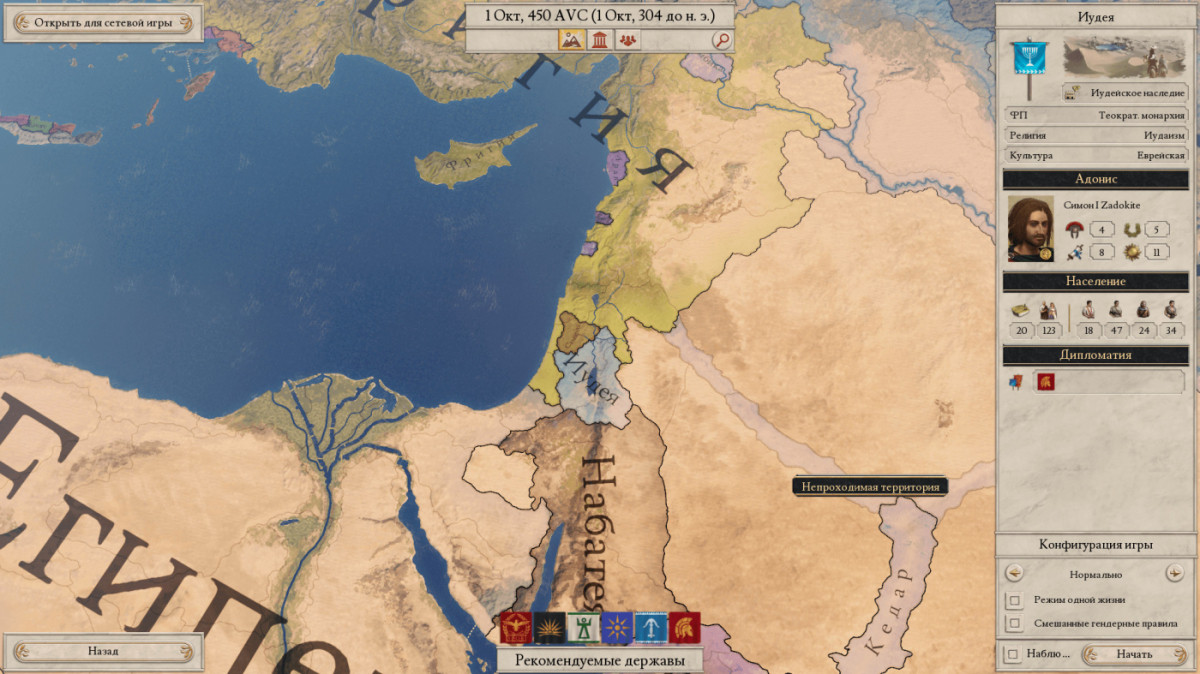Show the map mode with people icon
The width and height of the screenshot is (1200, 674).
[x=628, y=40]
